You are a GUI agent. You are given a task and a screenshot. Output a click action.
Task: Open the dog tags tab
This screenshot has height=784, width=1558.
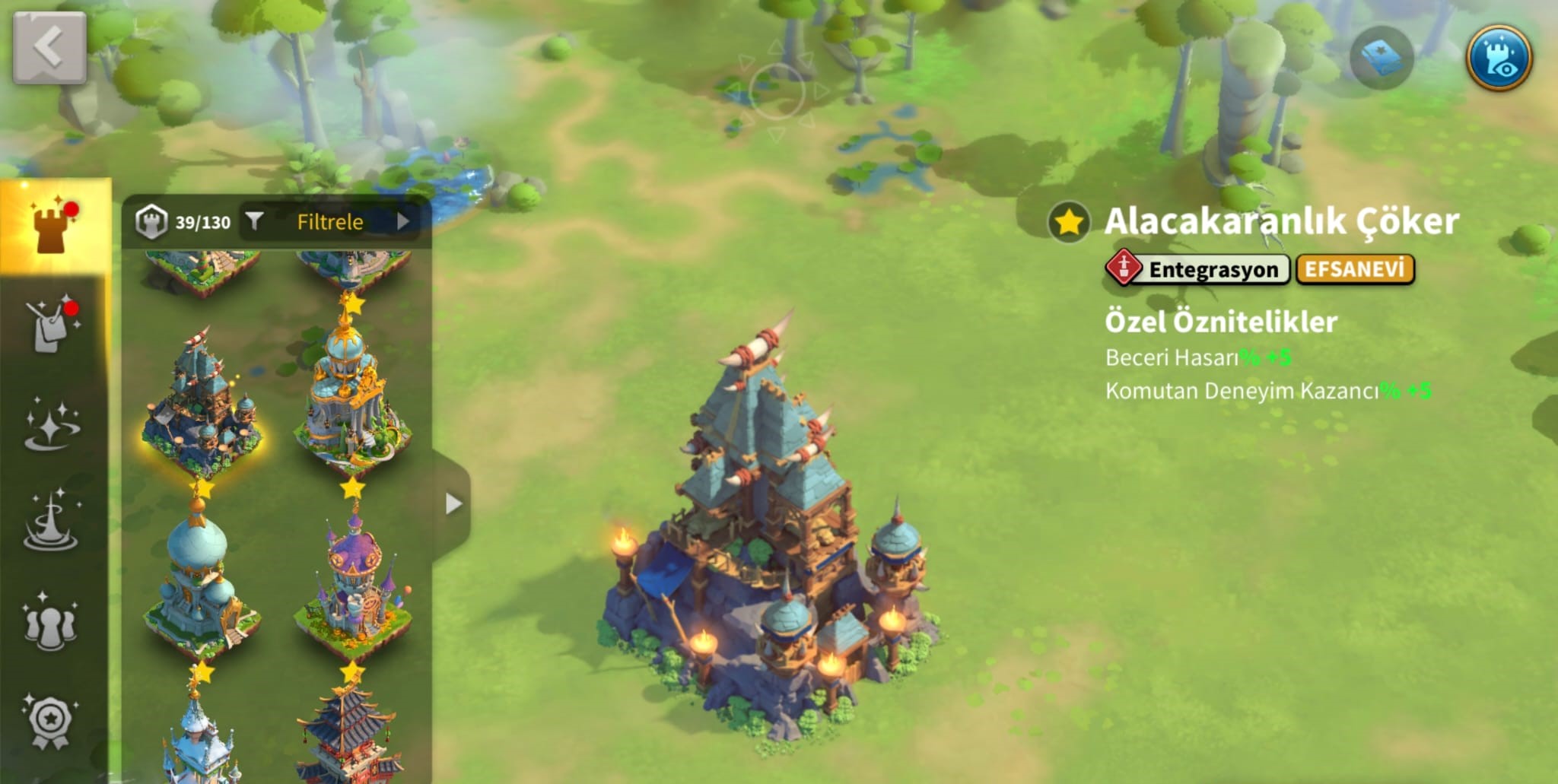pyautogui.click(x=51, y=325)
